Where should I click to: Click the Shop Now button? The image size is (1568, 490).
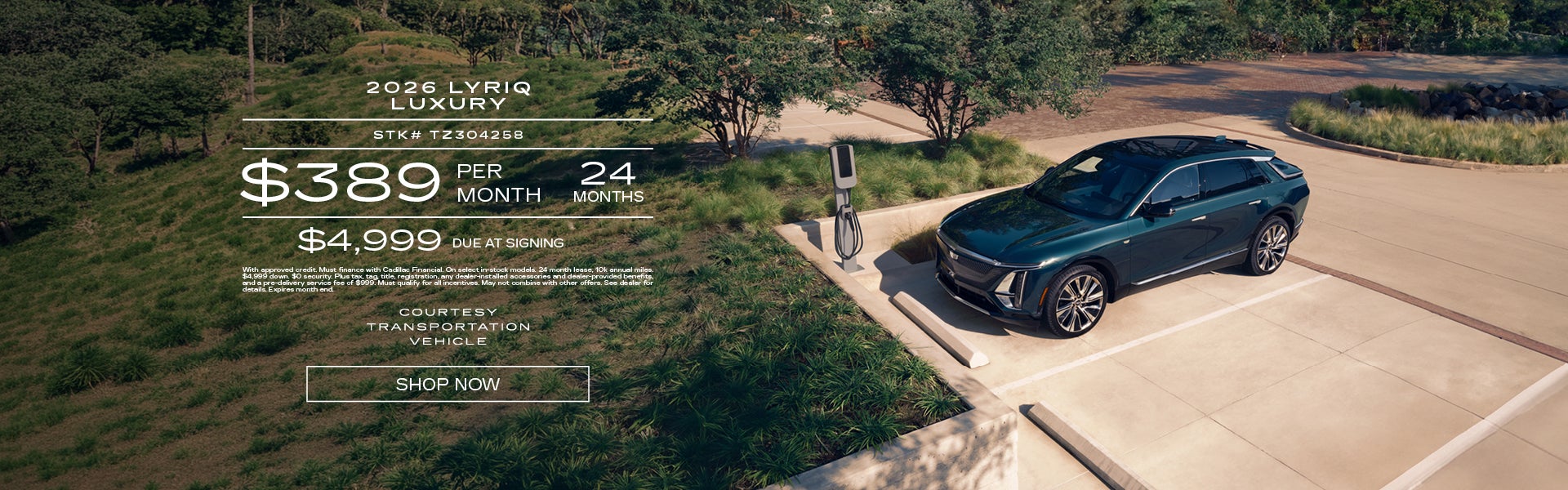tap(448, 384)
